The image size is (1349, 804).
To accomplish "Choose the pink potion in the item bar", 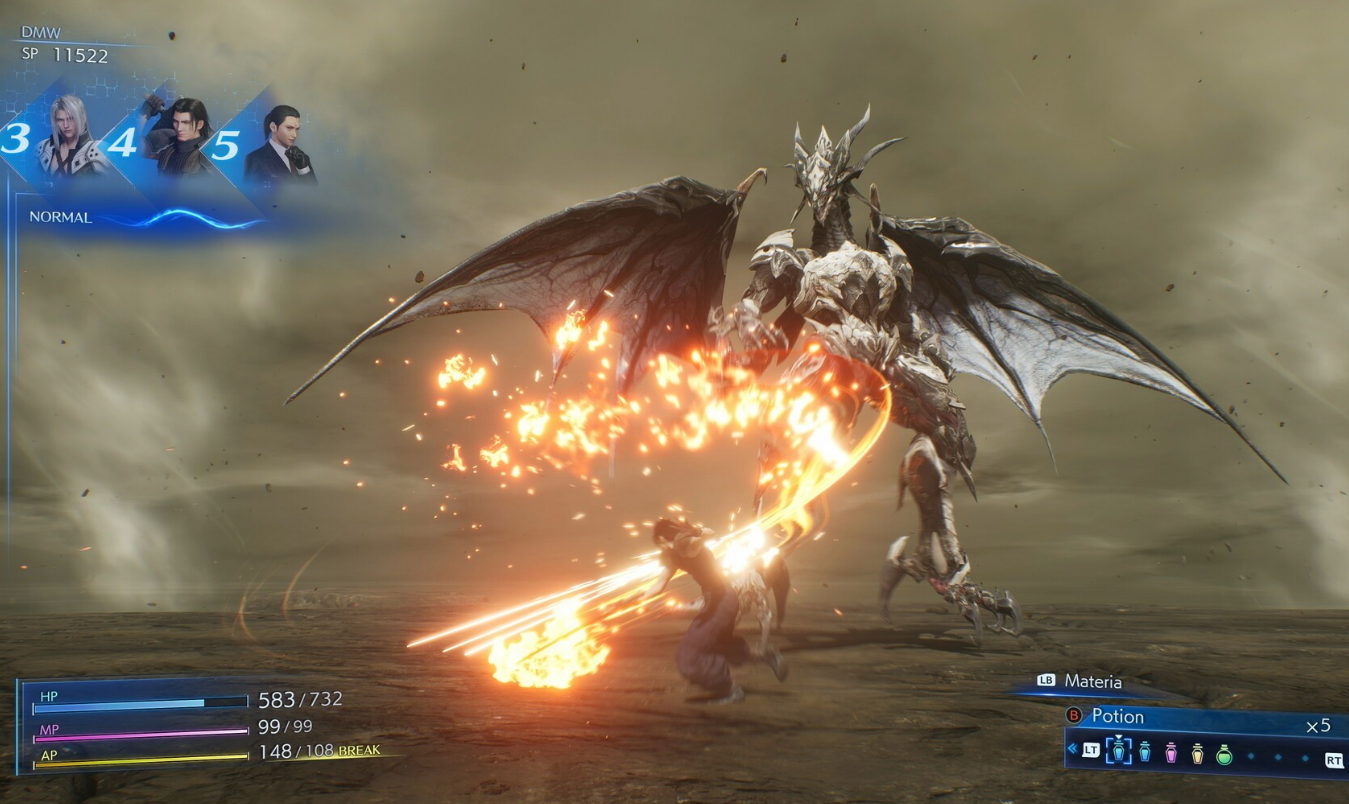I will click(1171, 753).
